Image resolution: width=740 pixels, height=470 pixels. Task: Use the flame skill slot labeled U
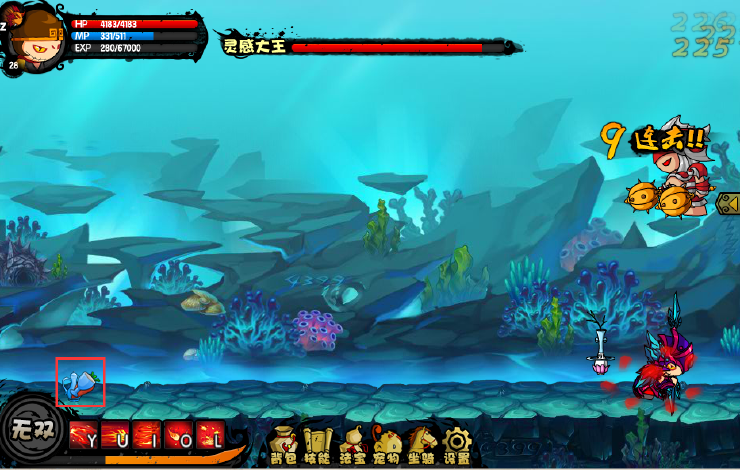(116, 437)
